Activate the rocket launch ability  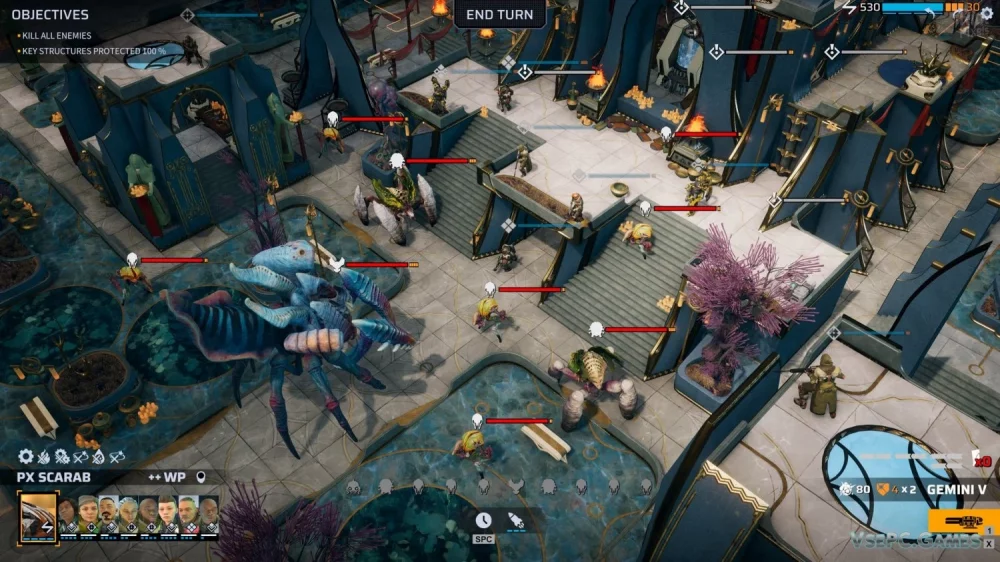coord(516,520)
